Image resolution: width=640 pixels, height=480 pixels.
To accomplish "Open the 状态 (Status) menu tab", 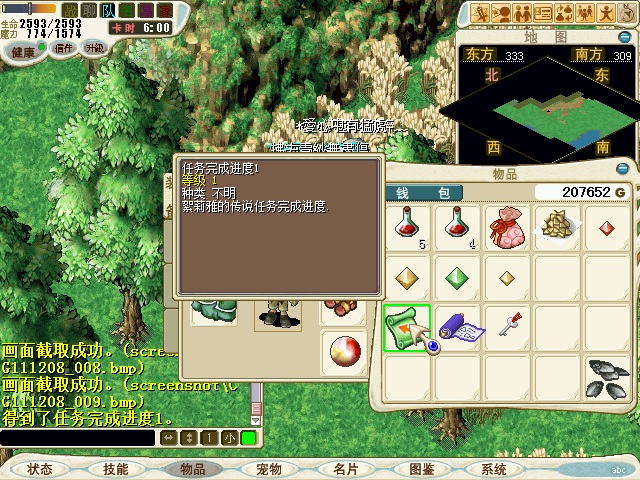I will click(x=40, y=469).
